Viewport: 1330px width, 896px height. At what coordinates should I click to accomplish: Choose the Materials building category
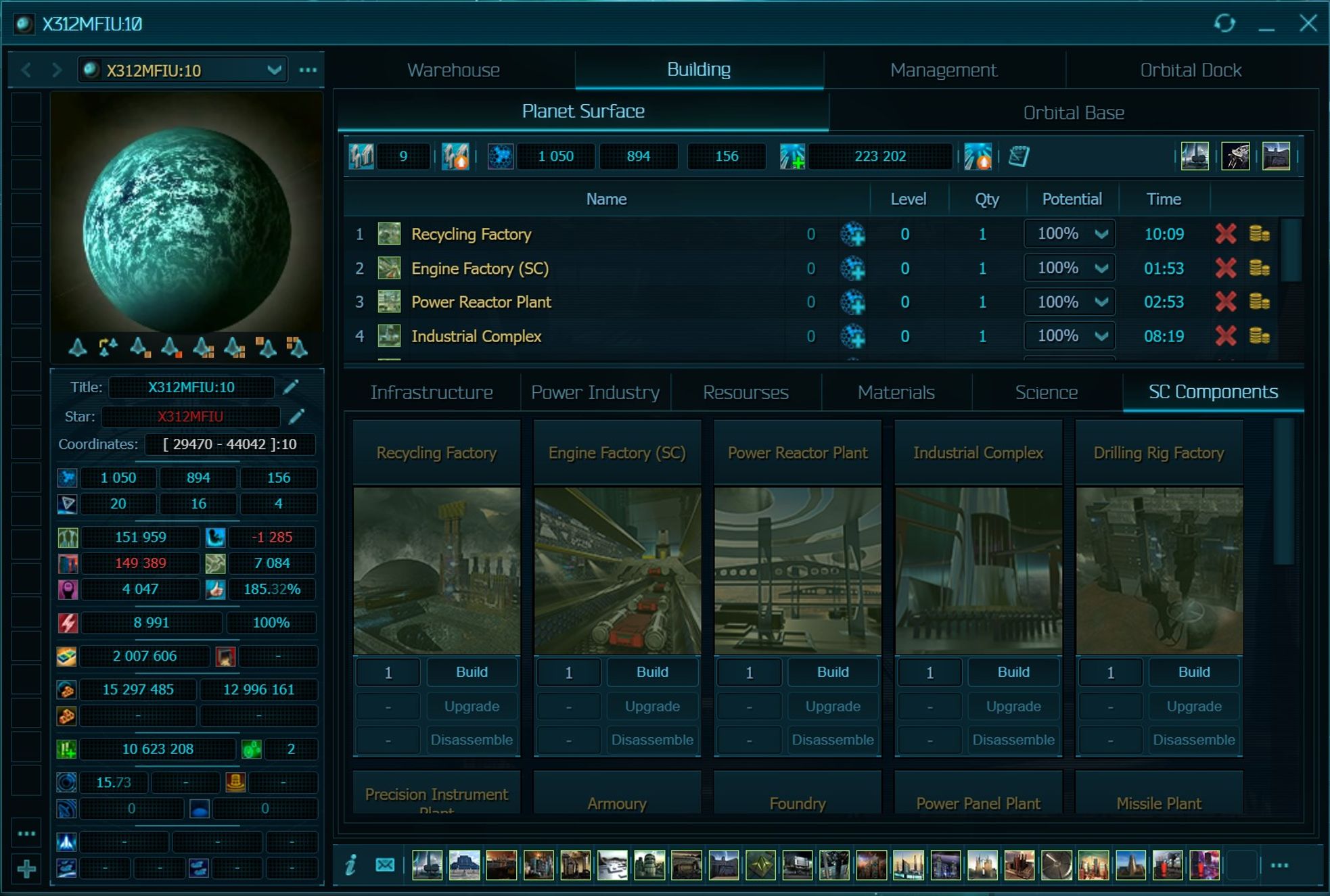pos(896,392)
